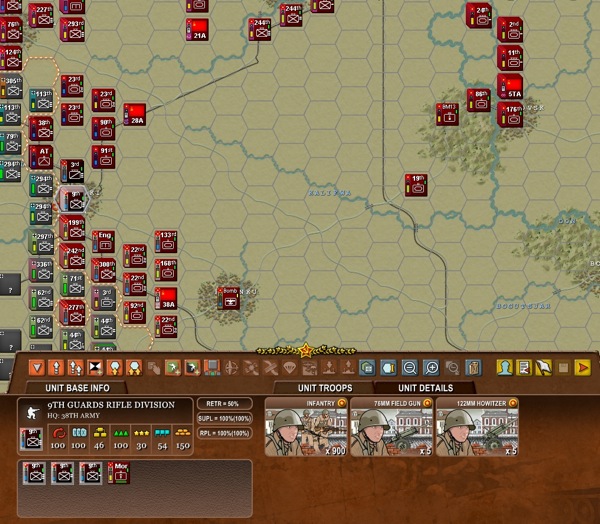This screenshot has height=524, width=600.
Task: Open the Unit Troops tab
Action: coord(321,388)
